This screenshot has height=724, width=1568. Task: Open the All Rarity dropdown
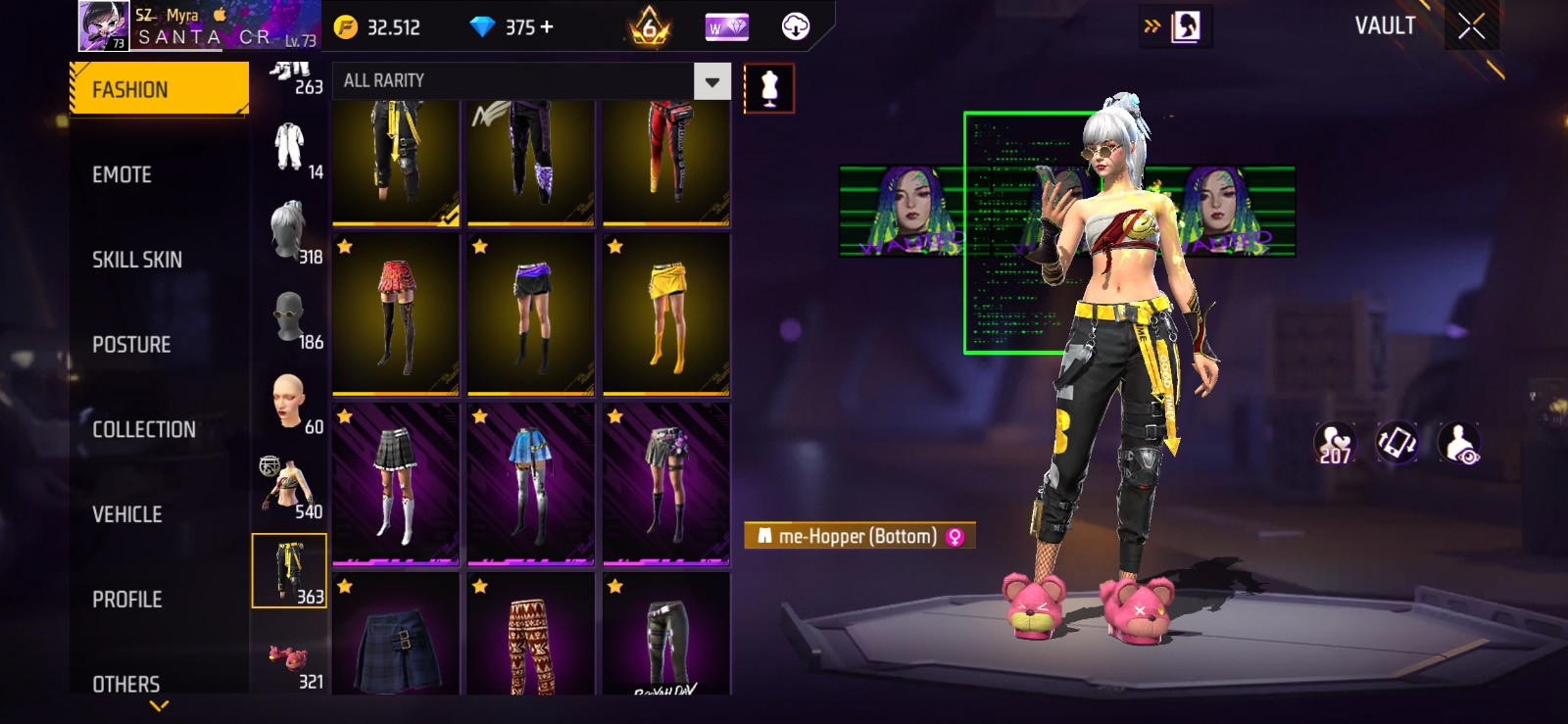pyautogui.click(x=712, y=81)
